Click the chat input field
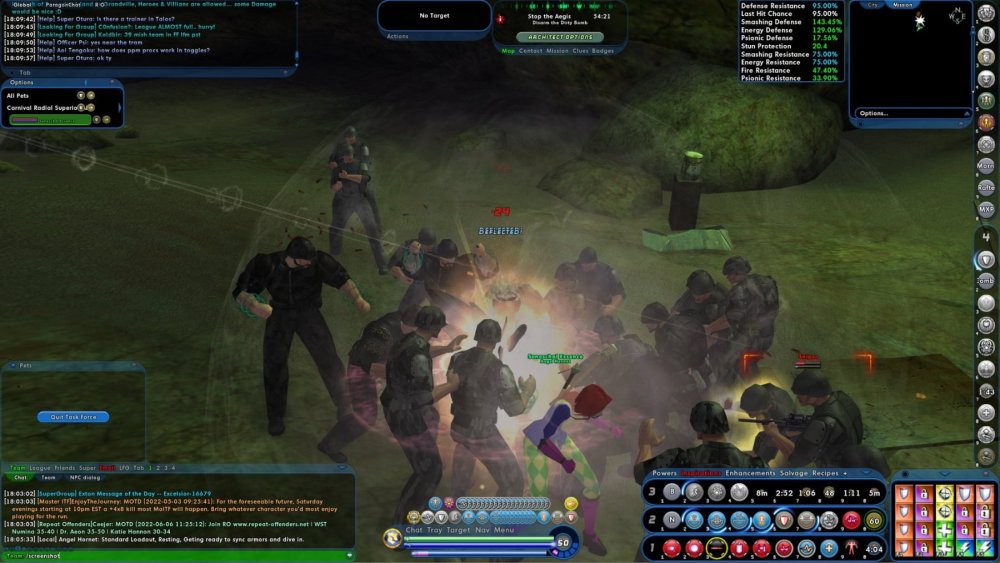Image resolution: width=1000 pixels, height=563 pixels. tap(180, 555)
